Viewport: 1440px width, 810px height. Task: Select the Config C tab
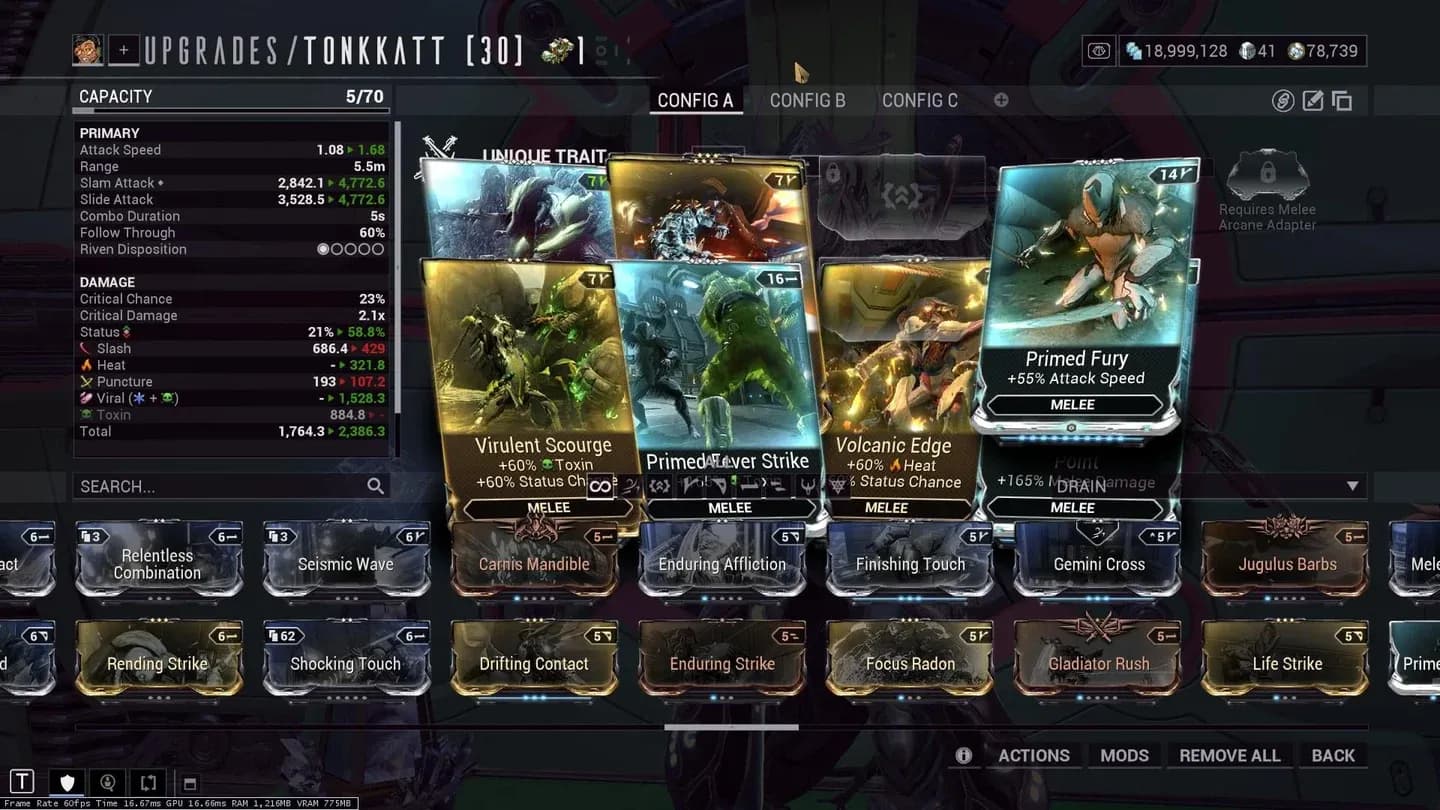point(919,100)
